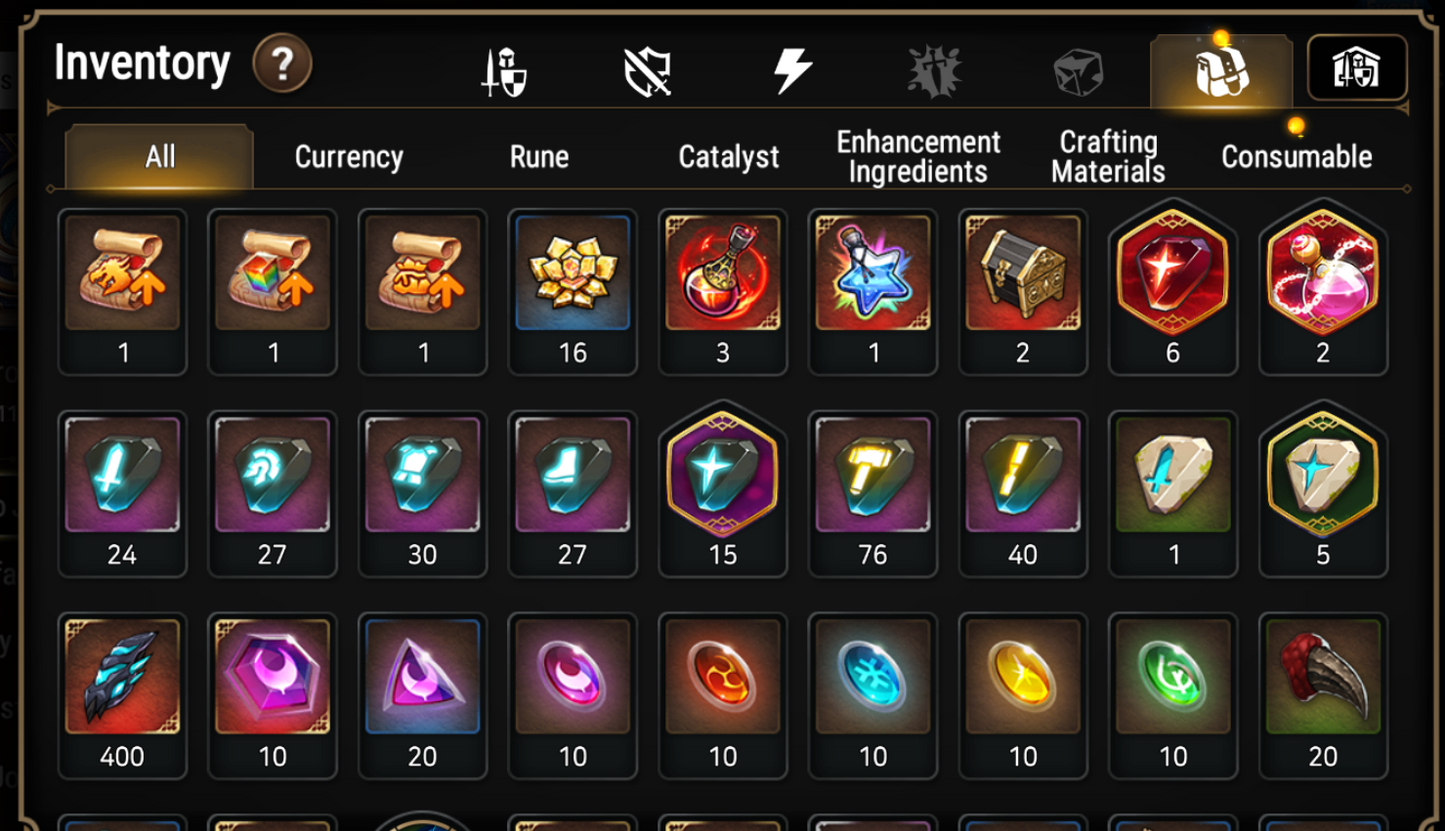Image resolution: width=1445 pixels, height=831 pixels.
Task: Click the red hexagonal gem with count 6
Action: coord(1172,277)
